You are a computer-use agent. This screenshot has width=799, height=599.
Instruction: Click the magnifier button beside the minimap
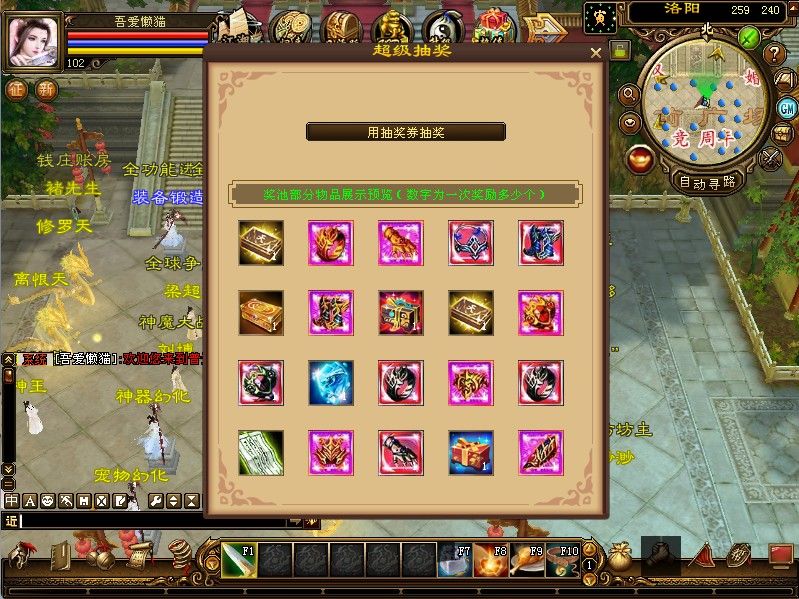pos(629,94)
